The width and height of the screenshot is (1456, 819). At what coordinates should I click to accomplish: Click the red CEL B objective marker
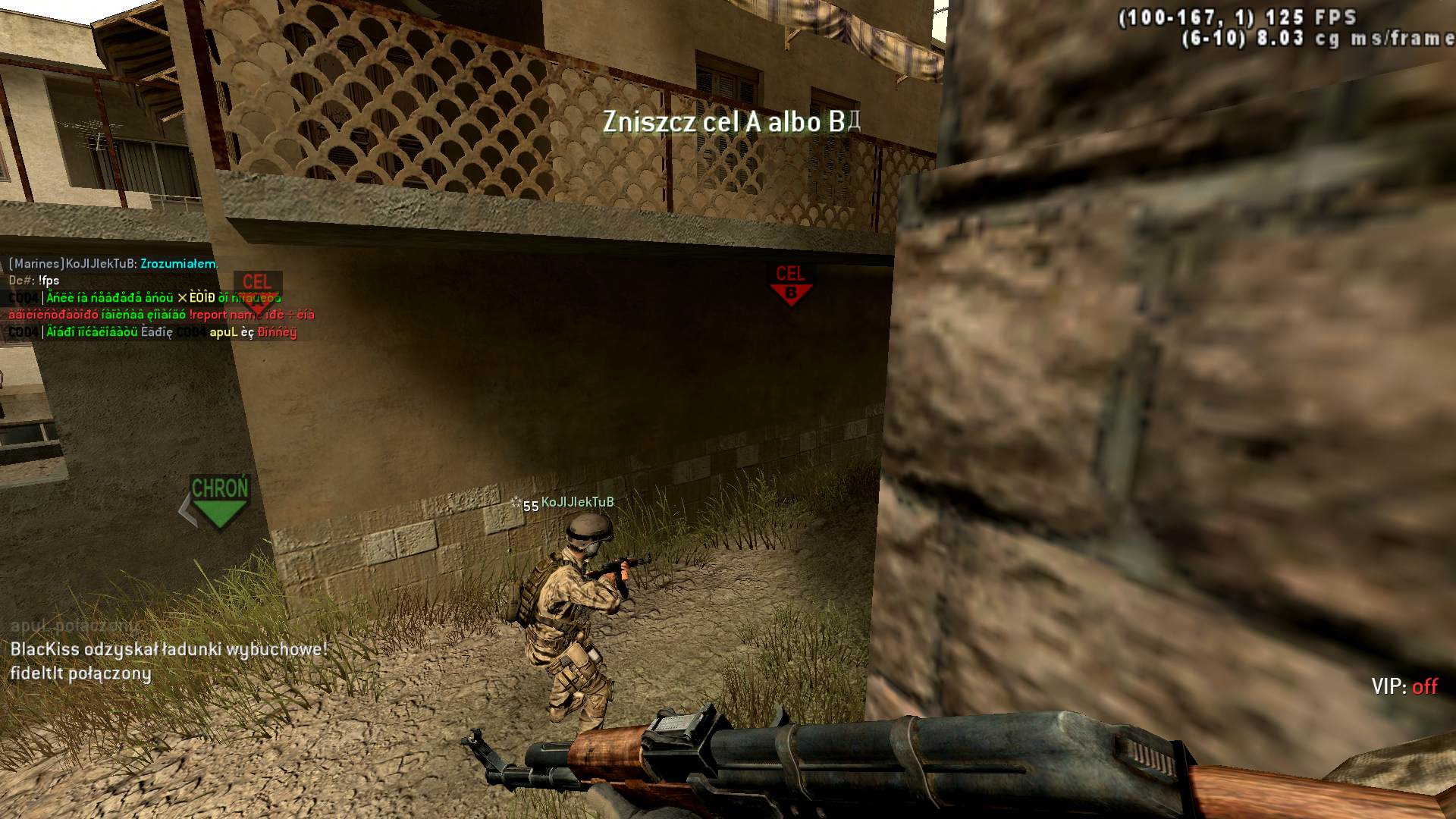[790, 284]
